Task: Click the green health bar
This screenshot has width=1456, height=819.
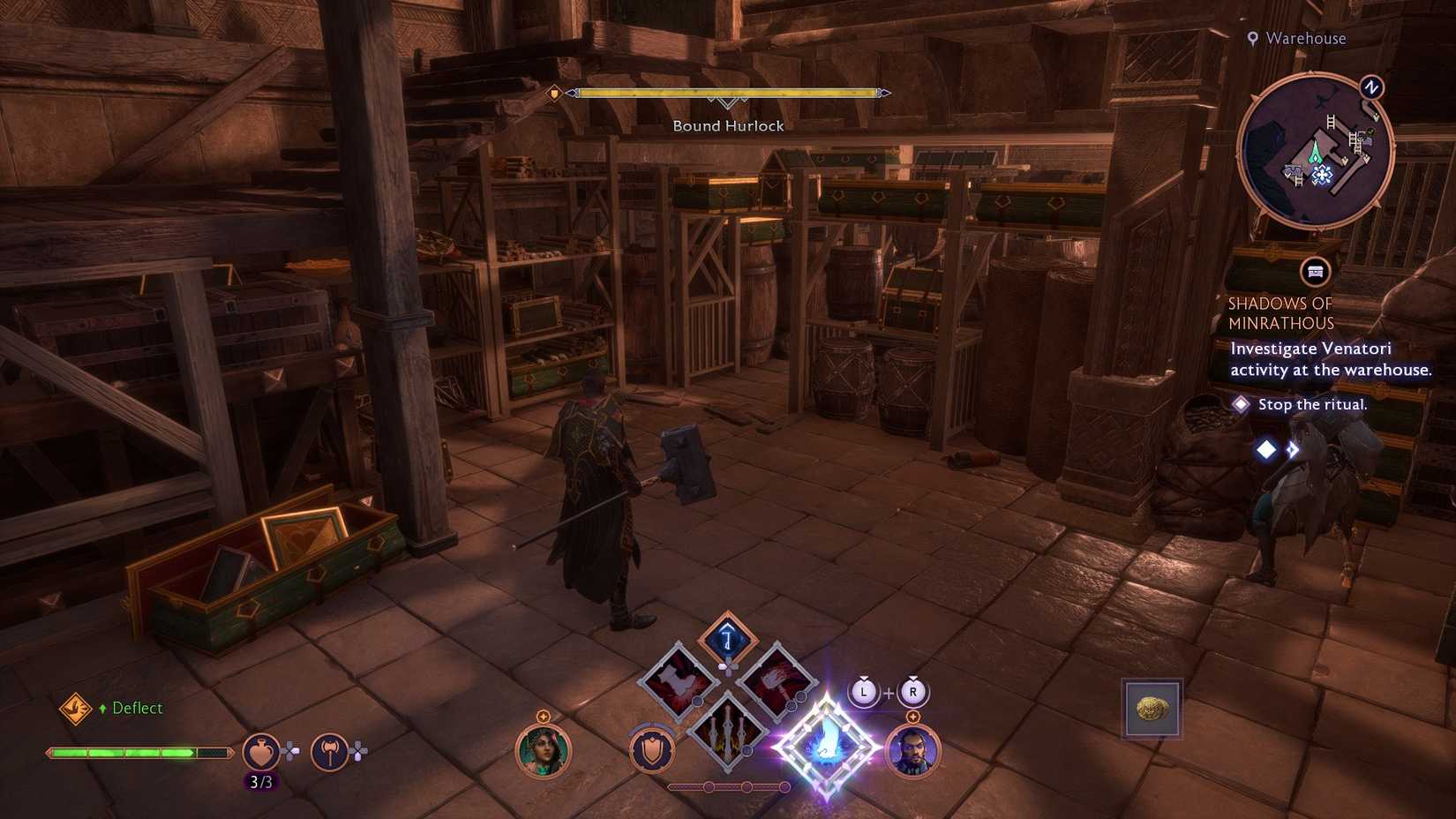Action: pos(139,752)
